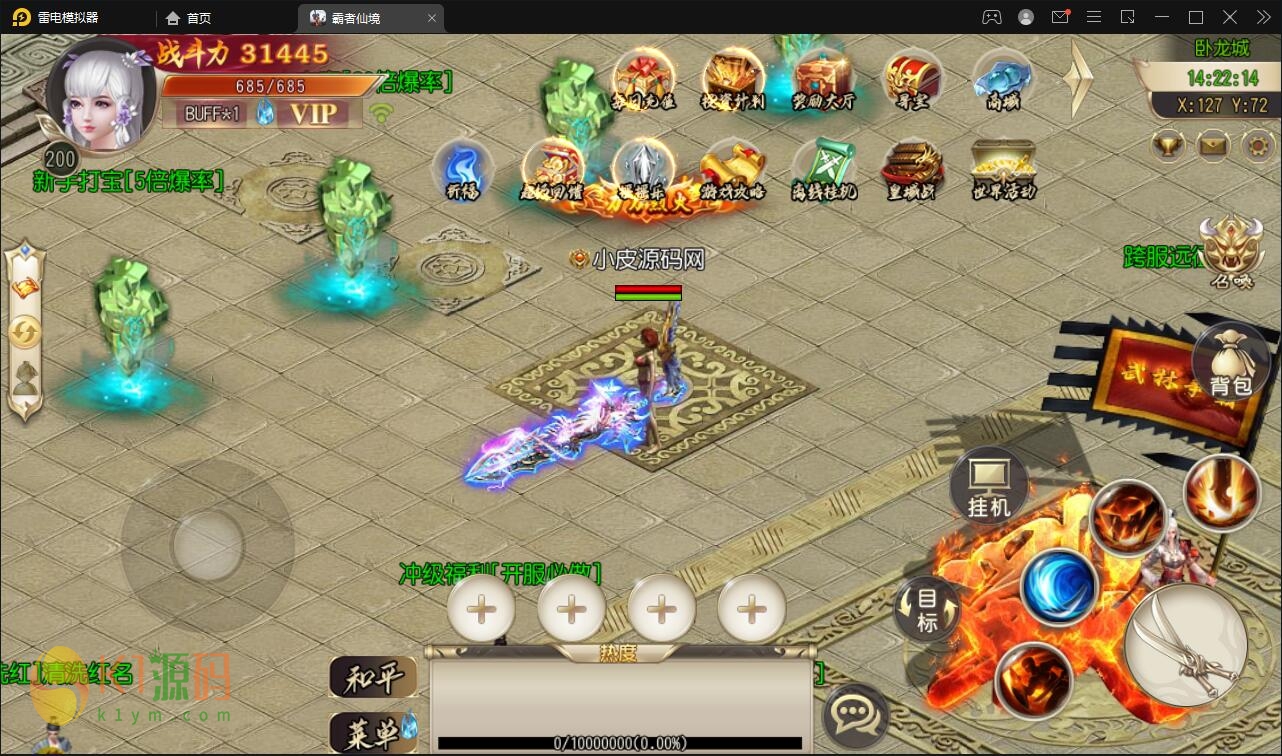Open the 菜单 menu button
This screenshot has height=756, width=1282.
(x=372, y=734)
